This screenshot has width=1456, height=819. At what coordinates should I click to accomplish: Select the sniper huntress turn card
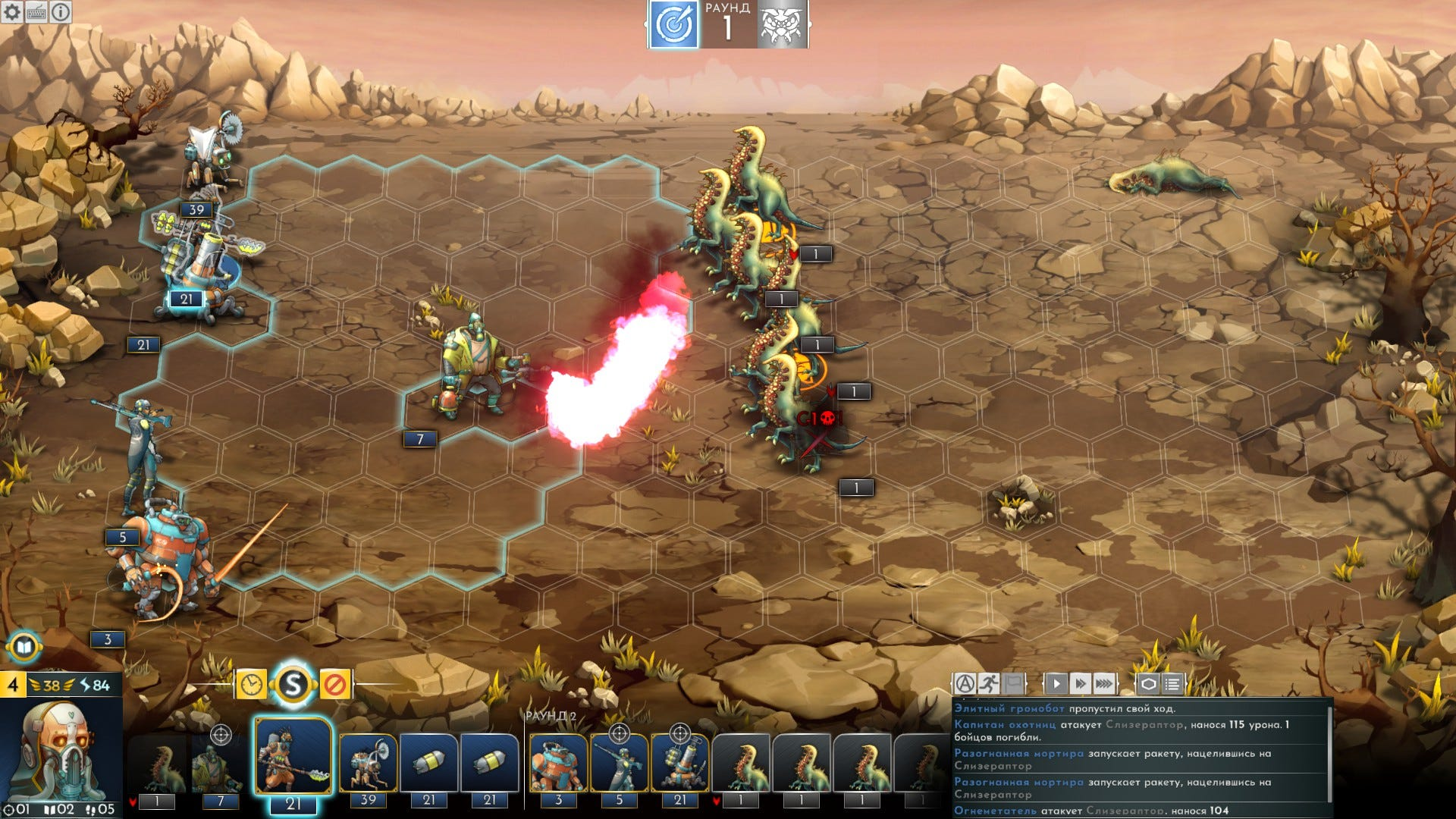(619, 764)
